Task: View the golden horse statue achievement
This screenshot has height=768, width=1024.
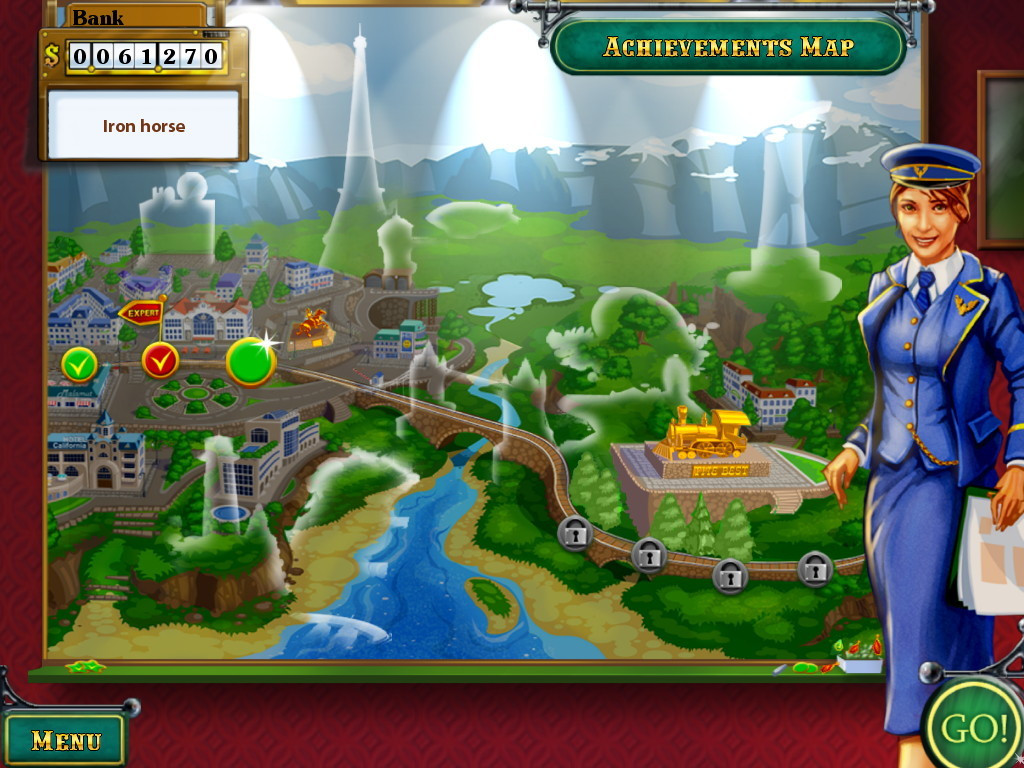Action: (311, 326)
